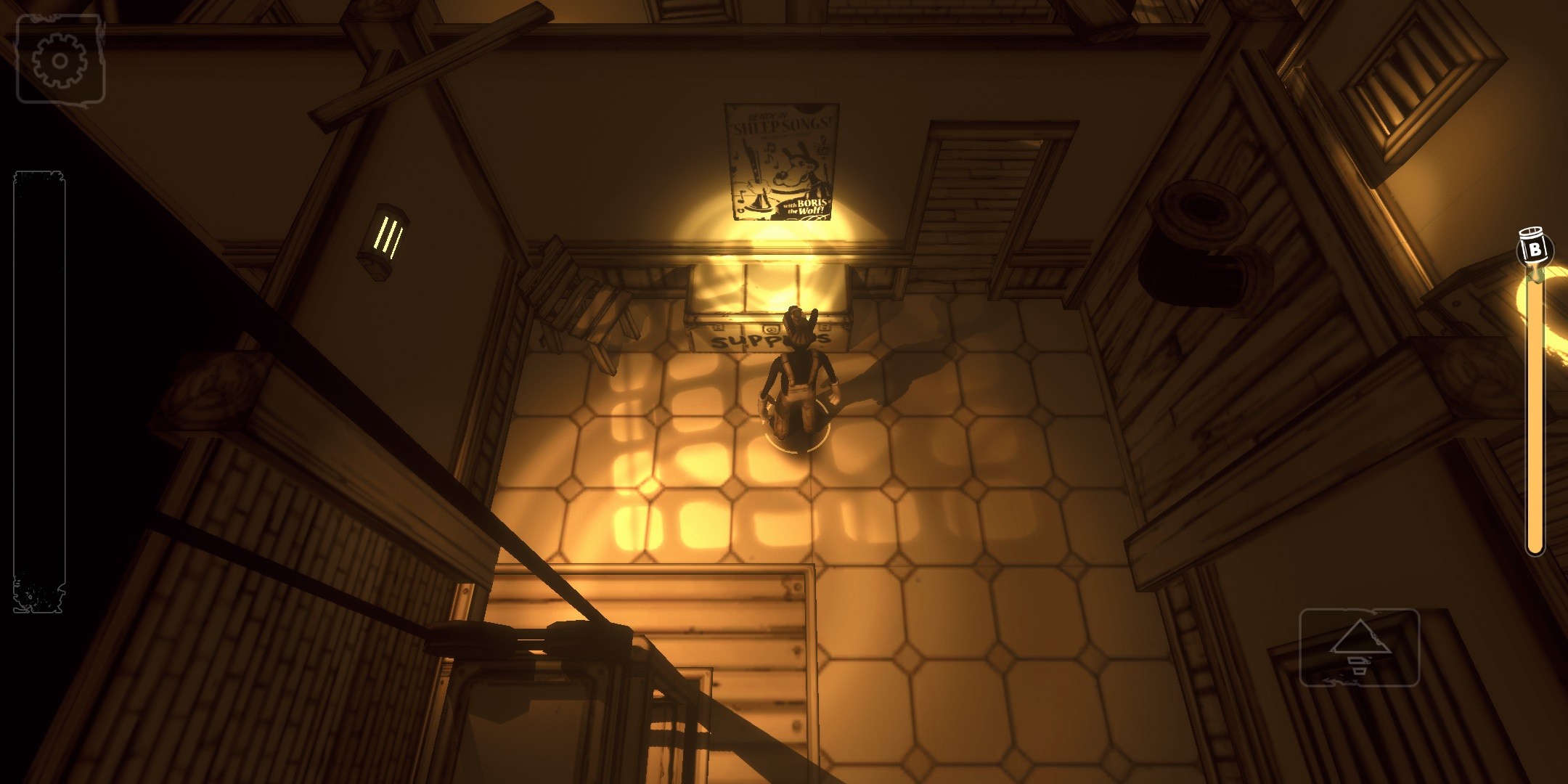Tap the up-arrow action button

[1359, 647]
